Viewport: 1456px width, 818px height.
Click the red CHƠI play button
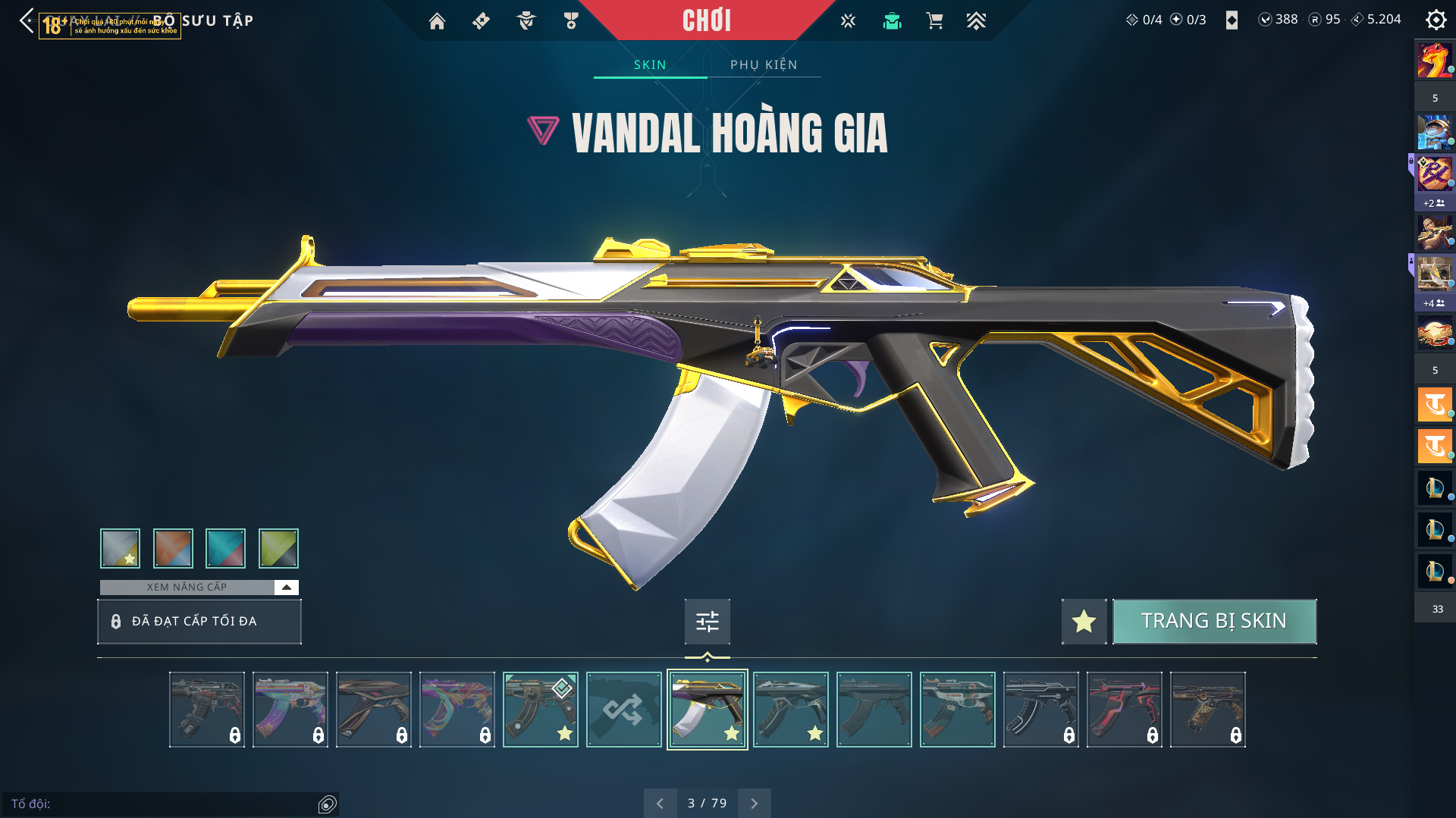click(x=706, y=20)
